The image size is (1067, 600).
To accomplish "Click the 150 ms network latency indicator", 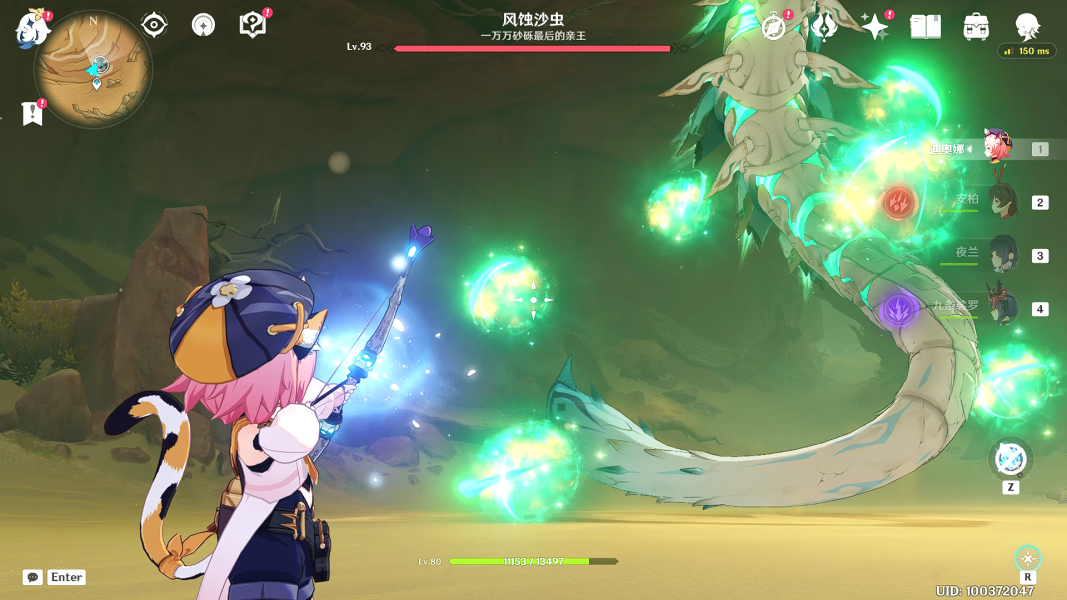I will pos(1027,51).
